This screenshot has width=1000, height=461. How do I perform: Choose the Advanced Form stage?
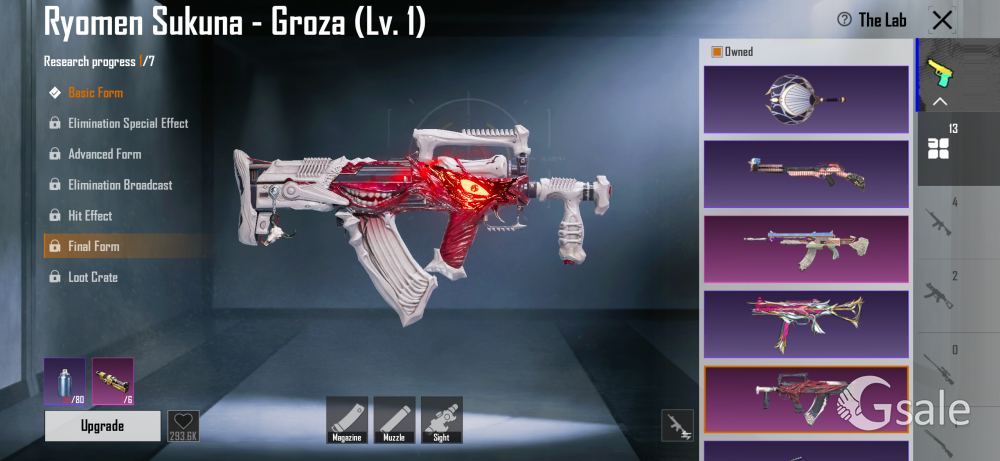pos(104,155)
